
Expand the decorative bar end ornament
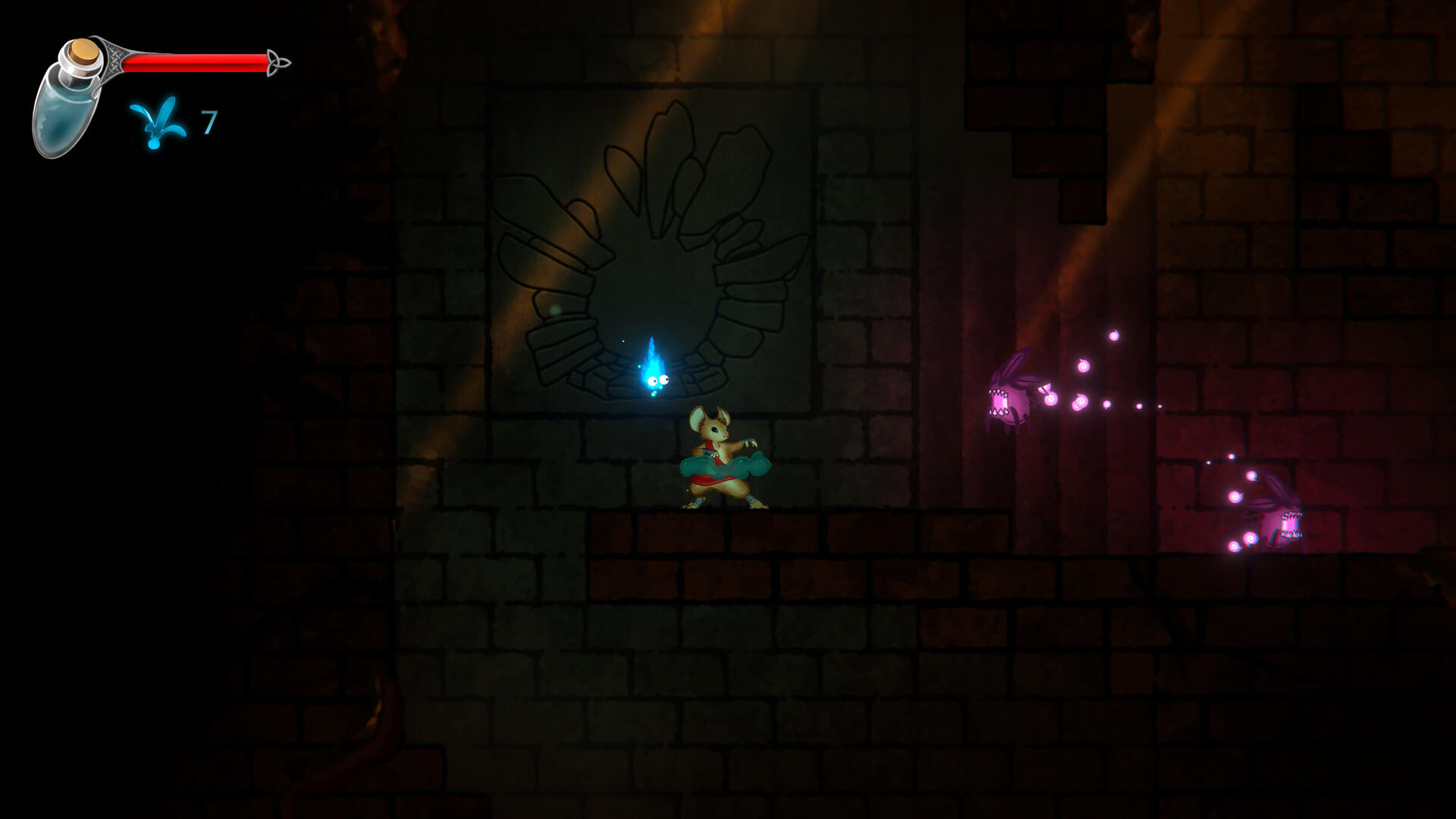click(x=278, y=63)
